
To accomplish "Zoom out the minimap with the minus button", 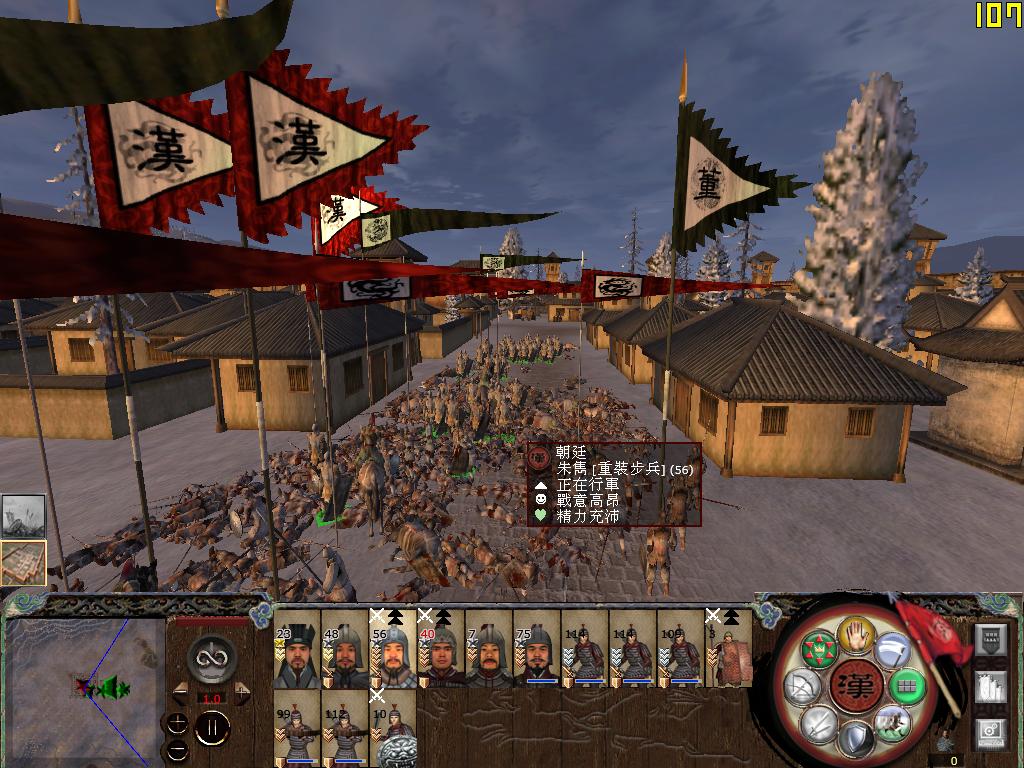I will [x=177, y=750].
